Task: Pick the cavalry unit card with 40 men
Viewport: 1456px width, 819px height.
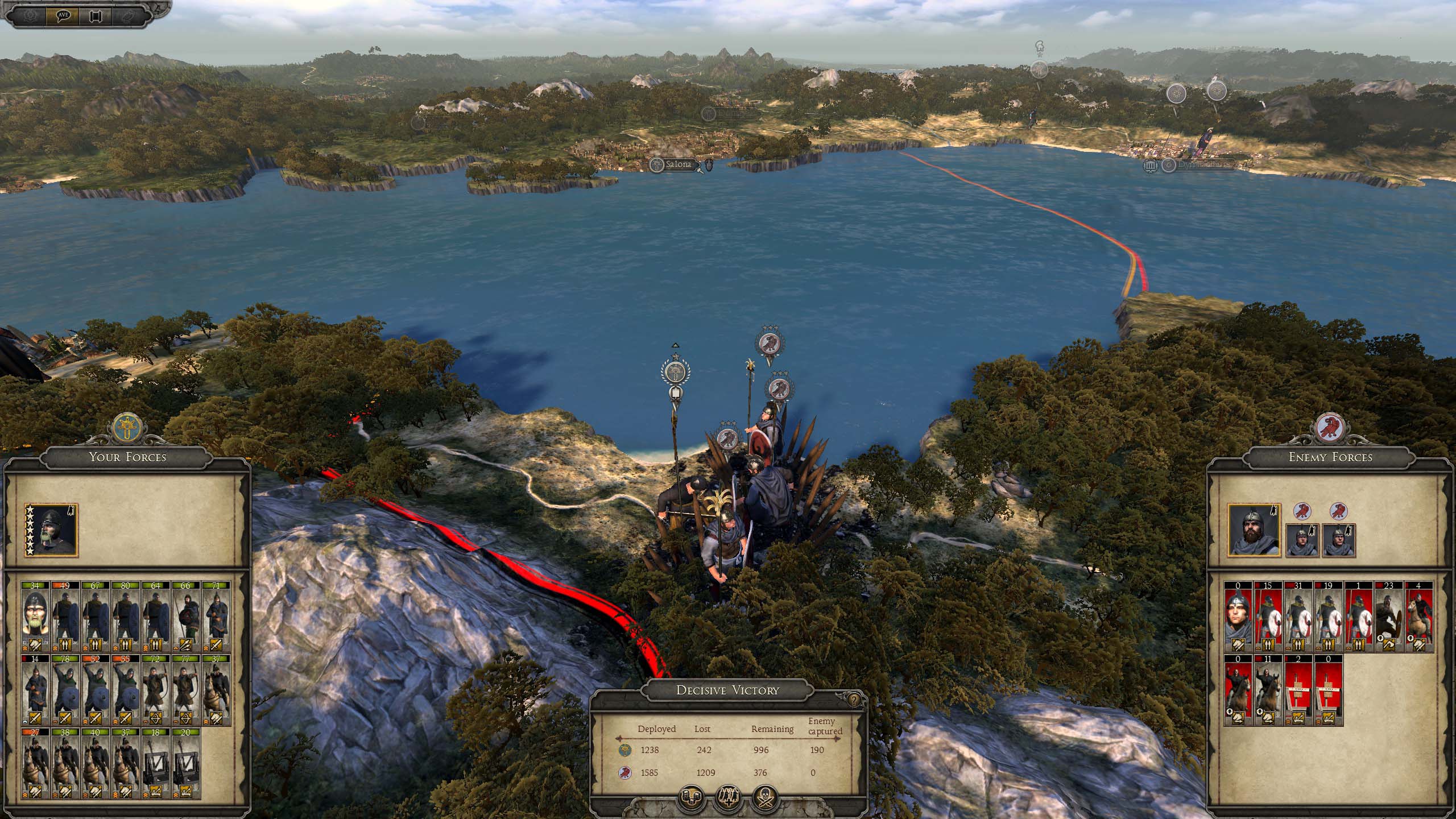Action: pyautogui.click(x=96, y=764)
